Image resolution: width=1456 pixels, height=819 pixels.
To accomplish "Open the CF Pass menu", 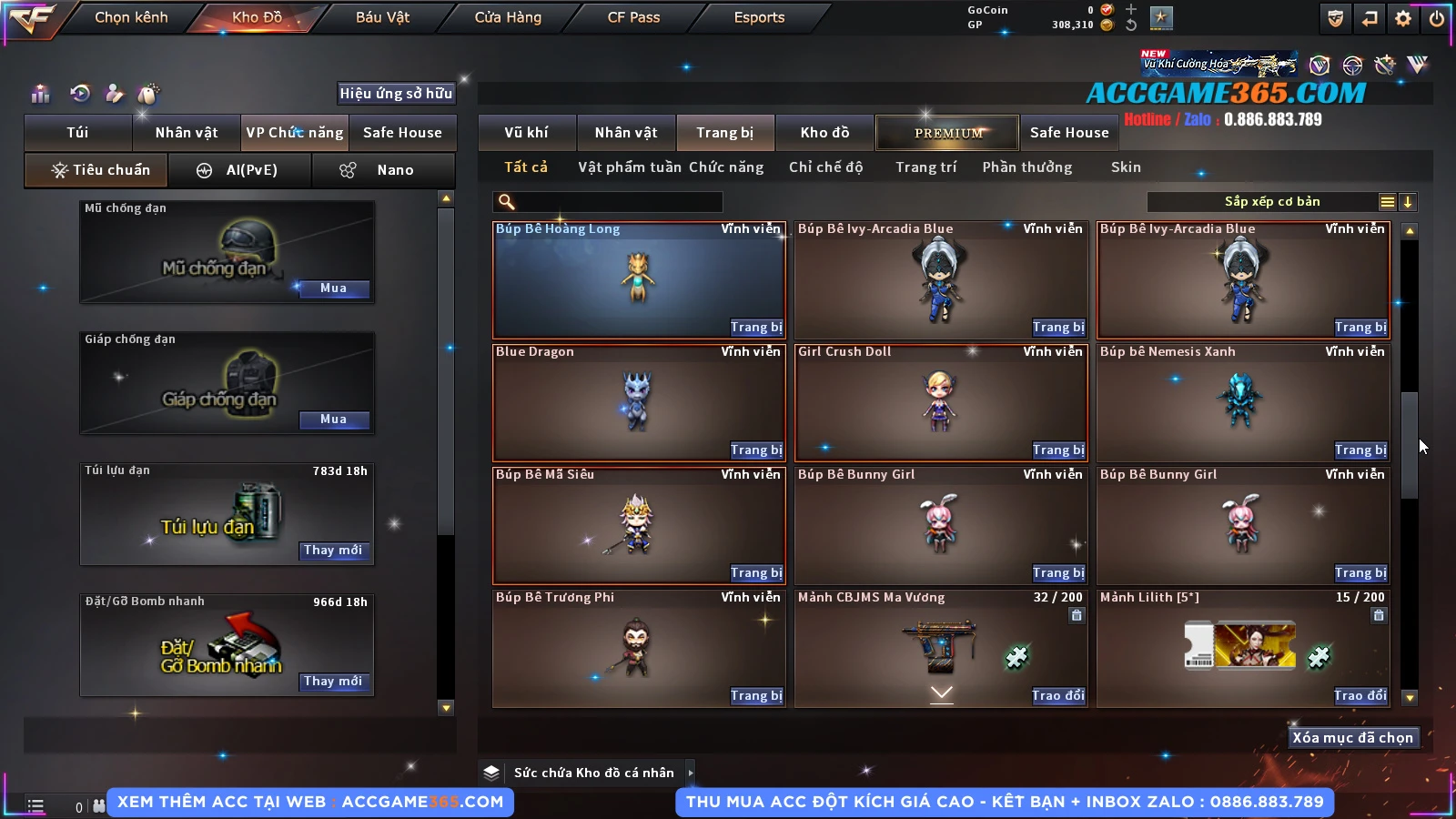I will (x=633, y=17).
